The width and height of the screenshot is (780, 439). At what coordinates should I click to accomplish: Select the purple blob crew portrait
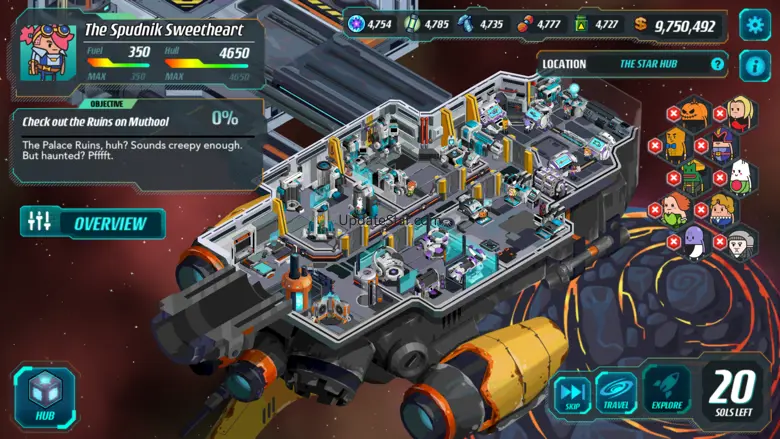pyautogui.click(x=694, y=242)
